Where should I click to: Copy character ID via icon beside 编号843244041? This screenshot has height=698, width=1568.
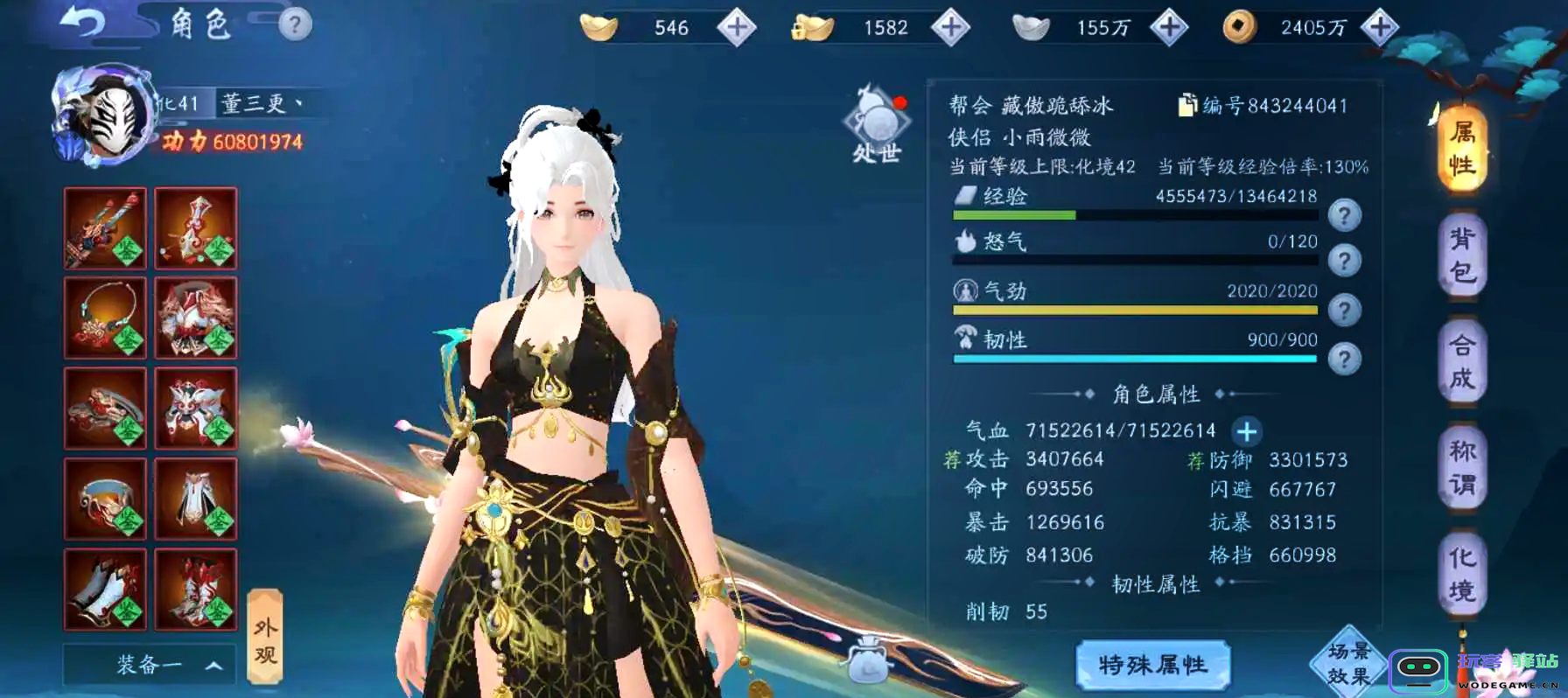tap(1187, 106)
